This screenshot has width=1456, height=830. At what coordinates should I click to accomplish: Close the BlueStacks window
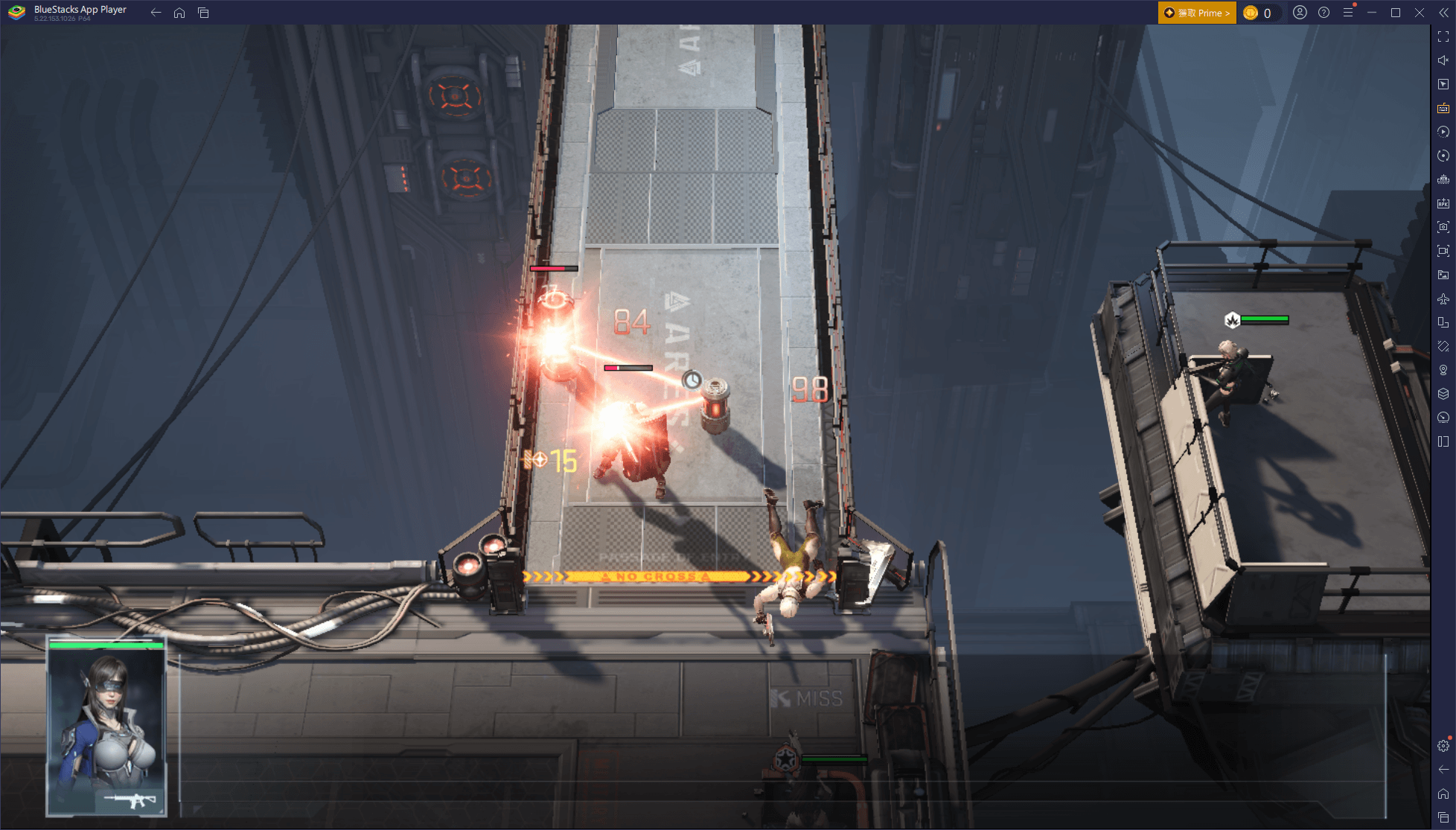pyautogui.click(x=1420, y=13)
